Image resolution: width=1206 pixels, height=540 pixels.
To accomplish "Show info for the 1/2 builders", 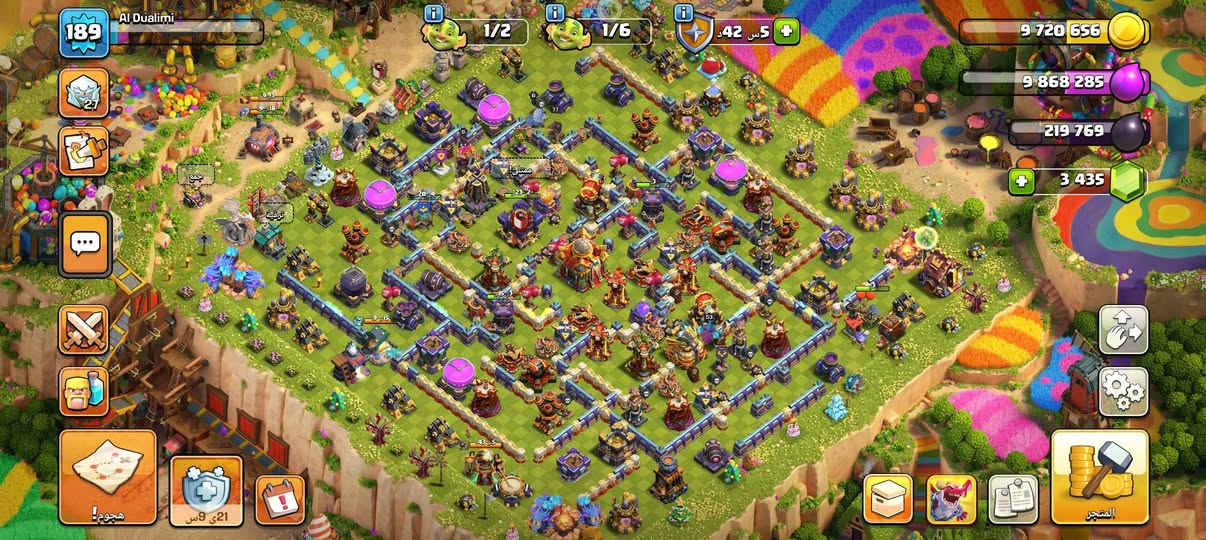I will pos(433,13).
